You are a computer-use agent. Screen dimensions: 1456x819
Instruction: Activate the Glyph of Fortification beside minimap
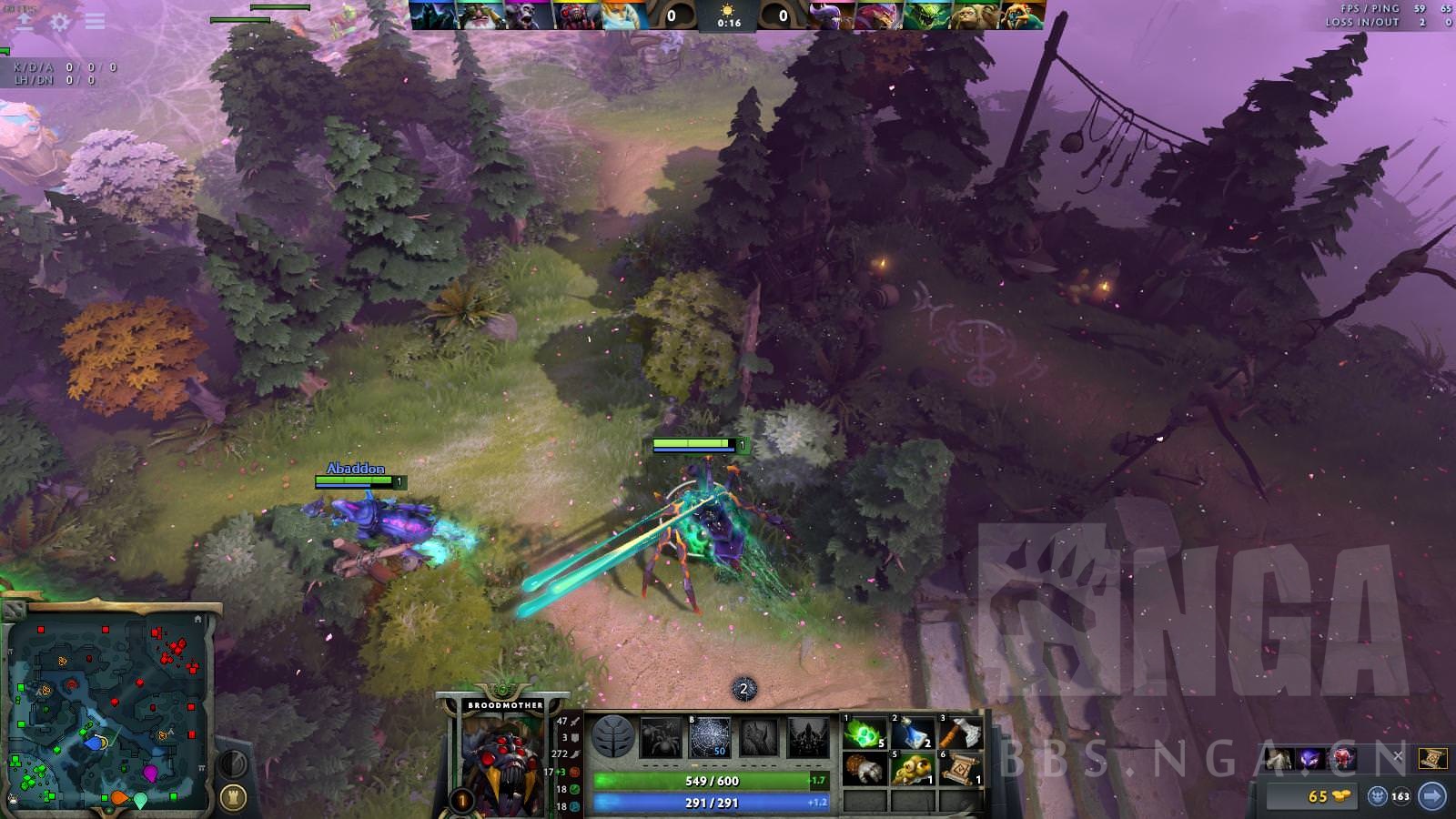click(x=233, y=795)
